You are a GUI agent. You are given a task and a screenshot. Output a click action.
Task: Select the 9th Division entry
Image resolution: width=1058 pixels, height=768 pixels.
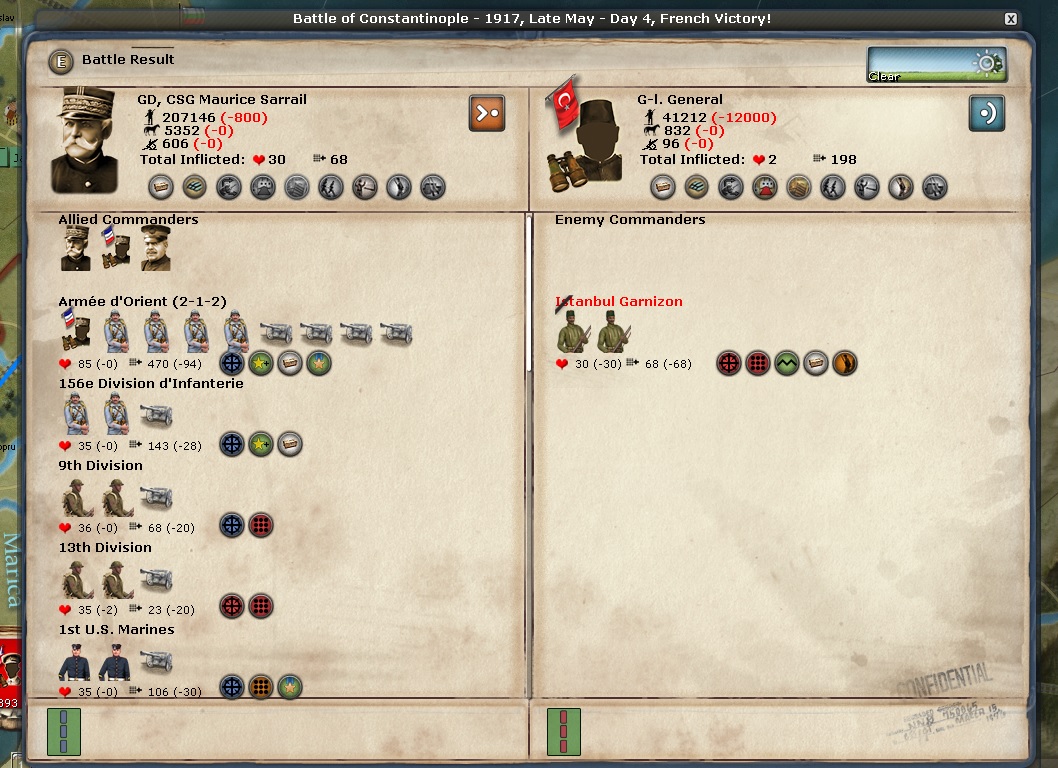(100, 466)
